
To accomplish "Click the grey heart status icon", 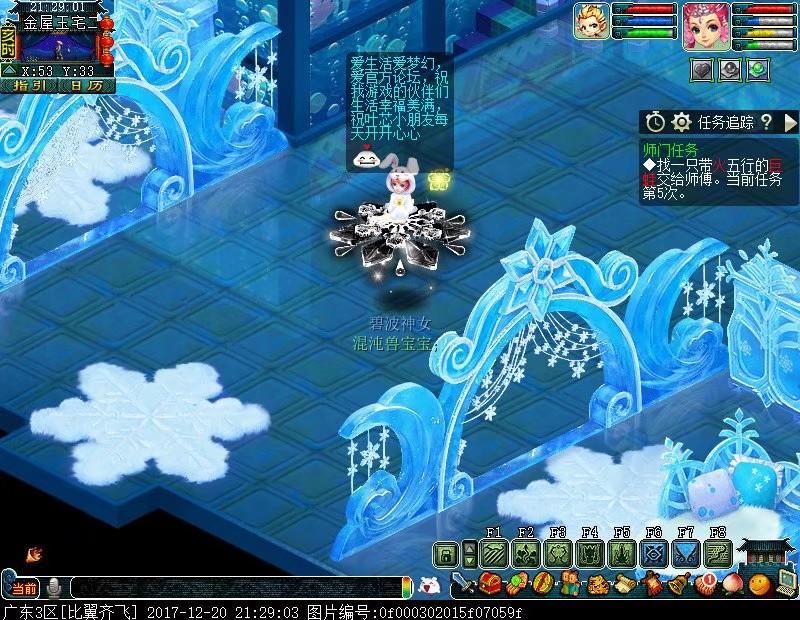I will coord(701,69).
